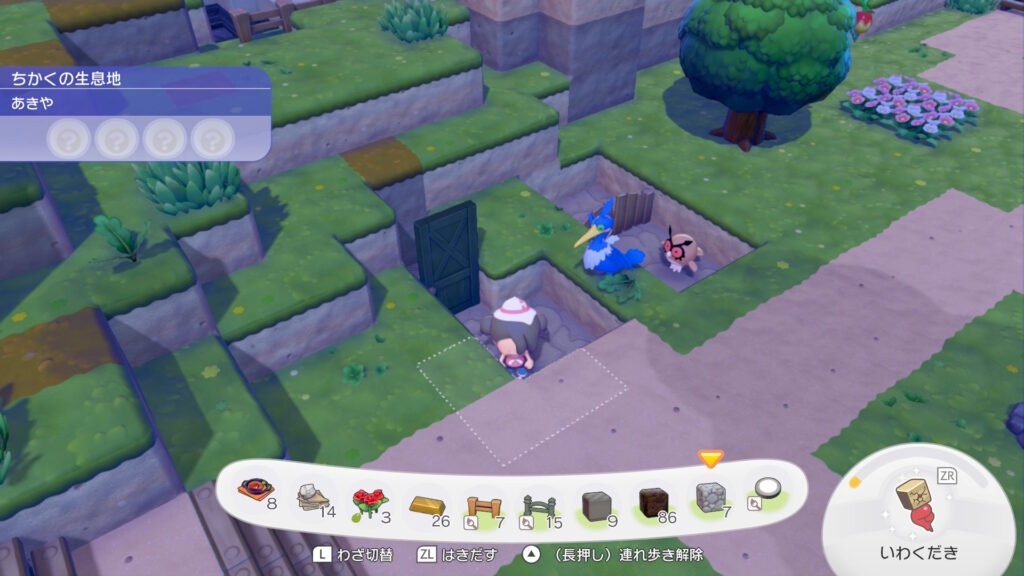Screen dimensions: 1024x576
Task: Choose the stone pile slot with 14
Action: (314, 496)
